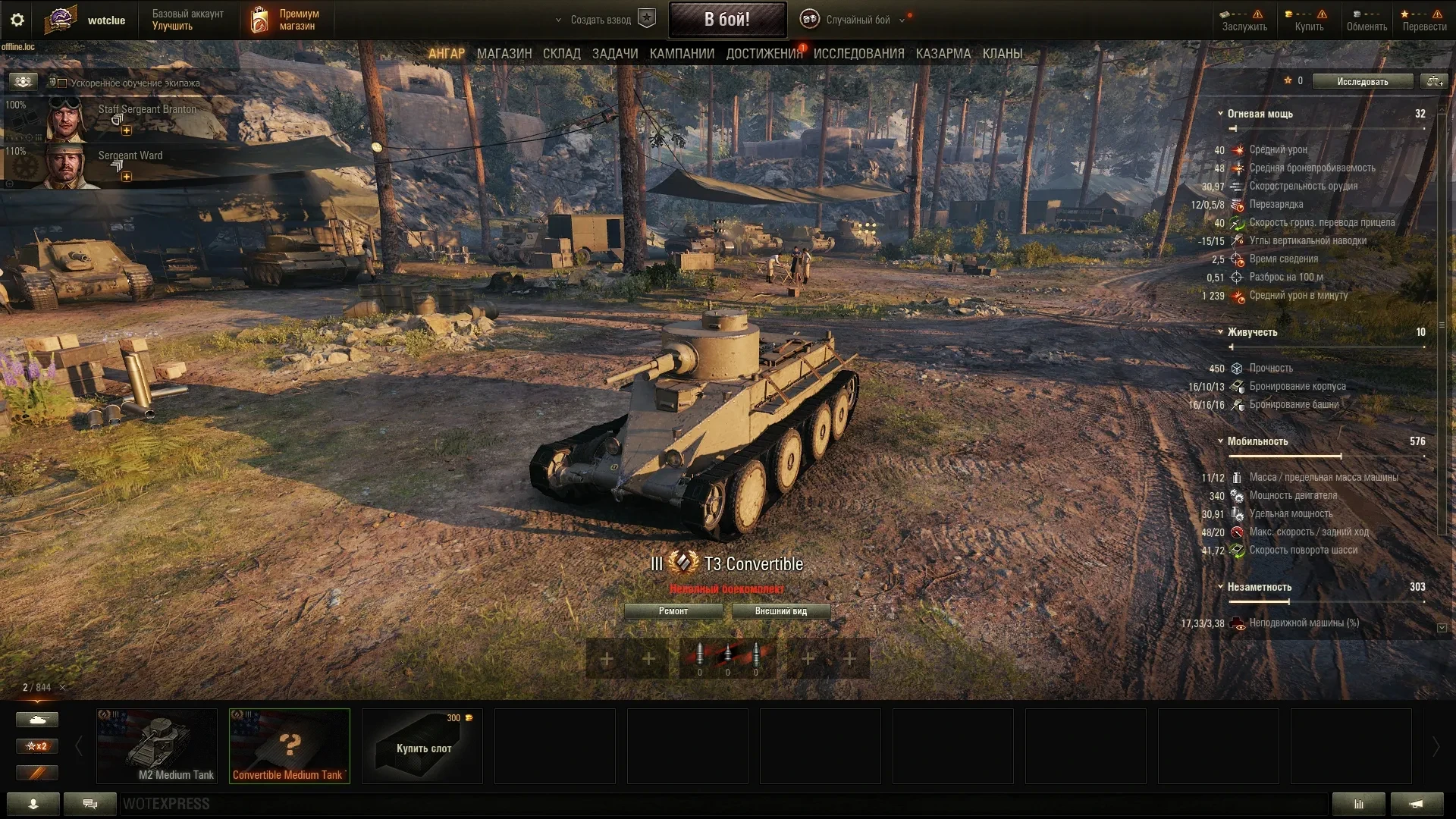
Task: Open the КАМПАНИИ tab
Action: tap(682, 54)
